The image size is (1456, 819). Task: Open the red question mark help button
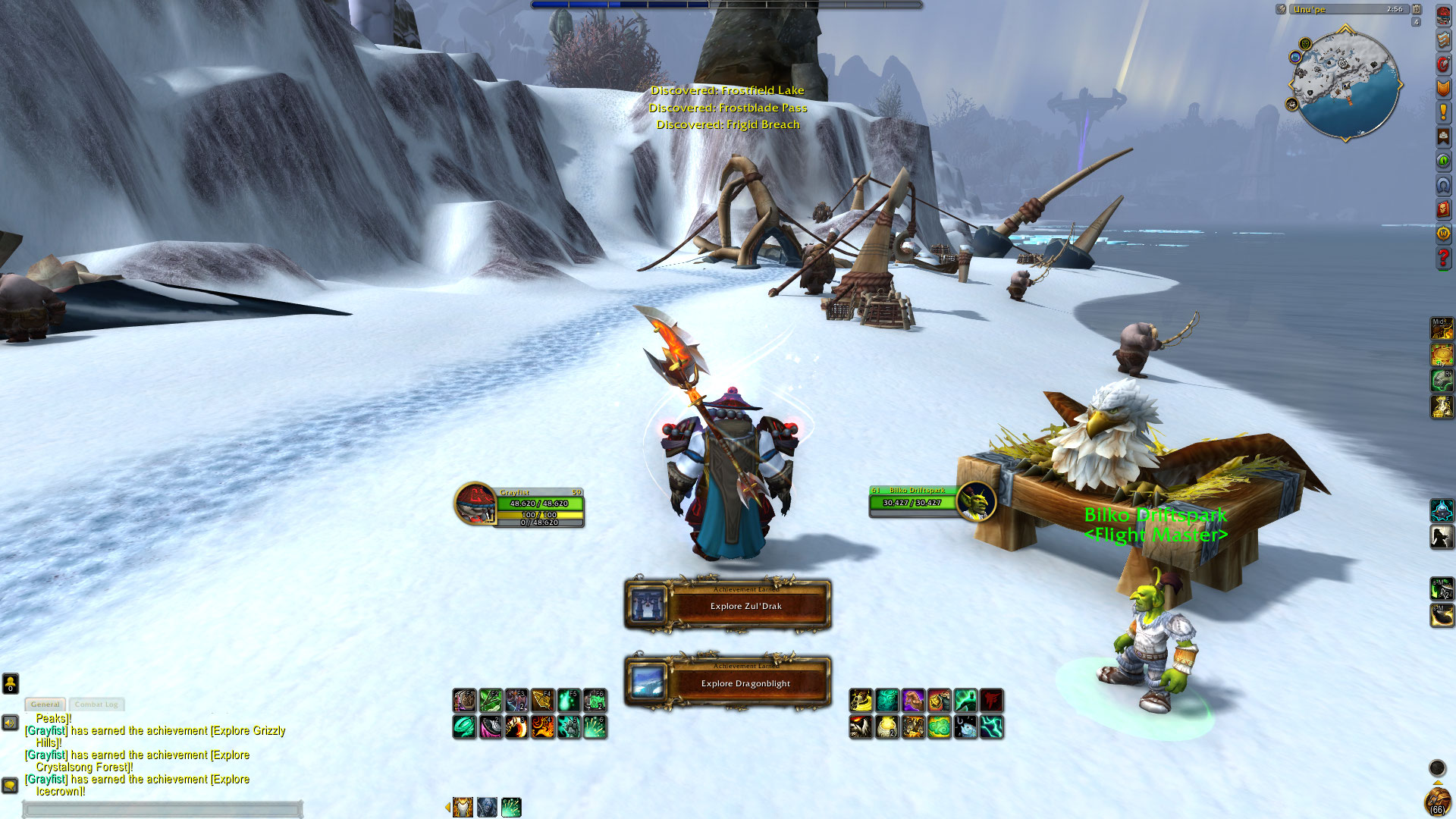pyautogui.click(x=1443, y=258)
